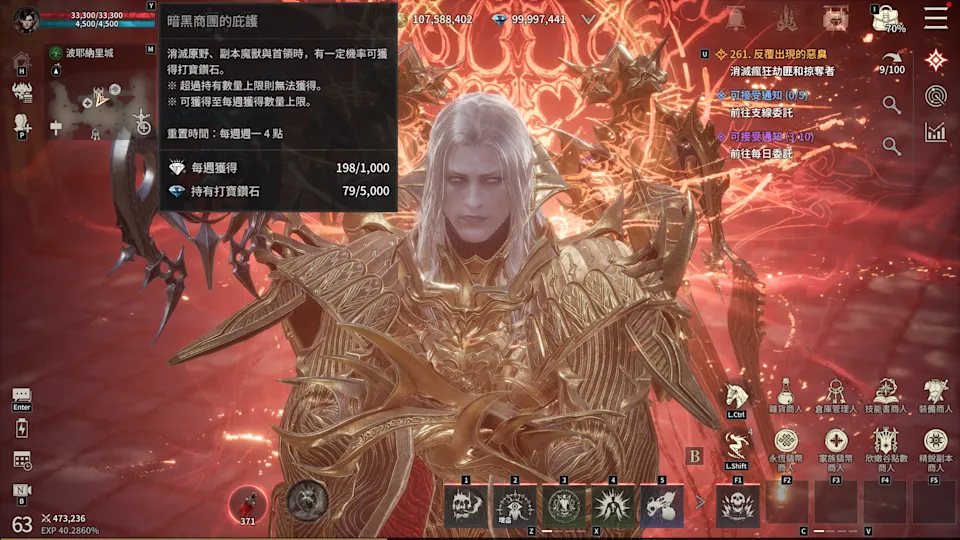Open the hamburger main menu
This screenshot has width=960, height=540.
point(936,17)
